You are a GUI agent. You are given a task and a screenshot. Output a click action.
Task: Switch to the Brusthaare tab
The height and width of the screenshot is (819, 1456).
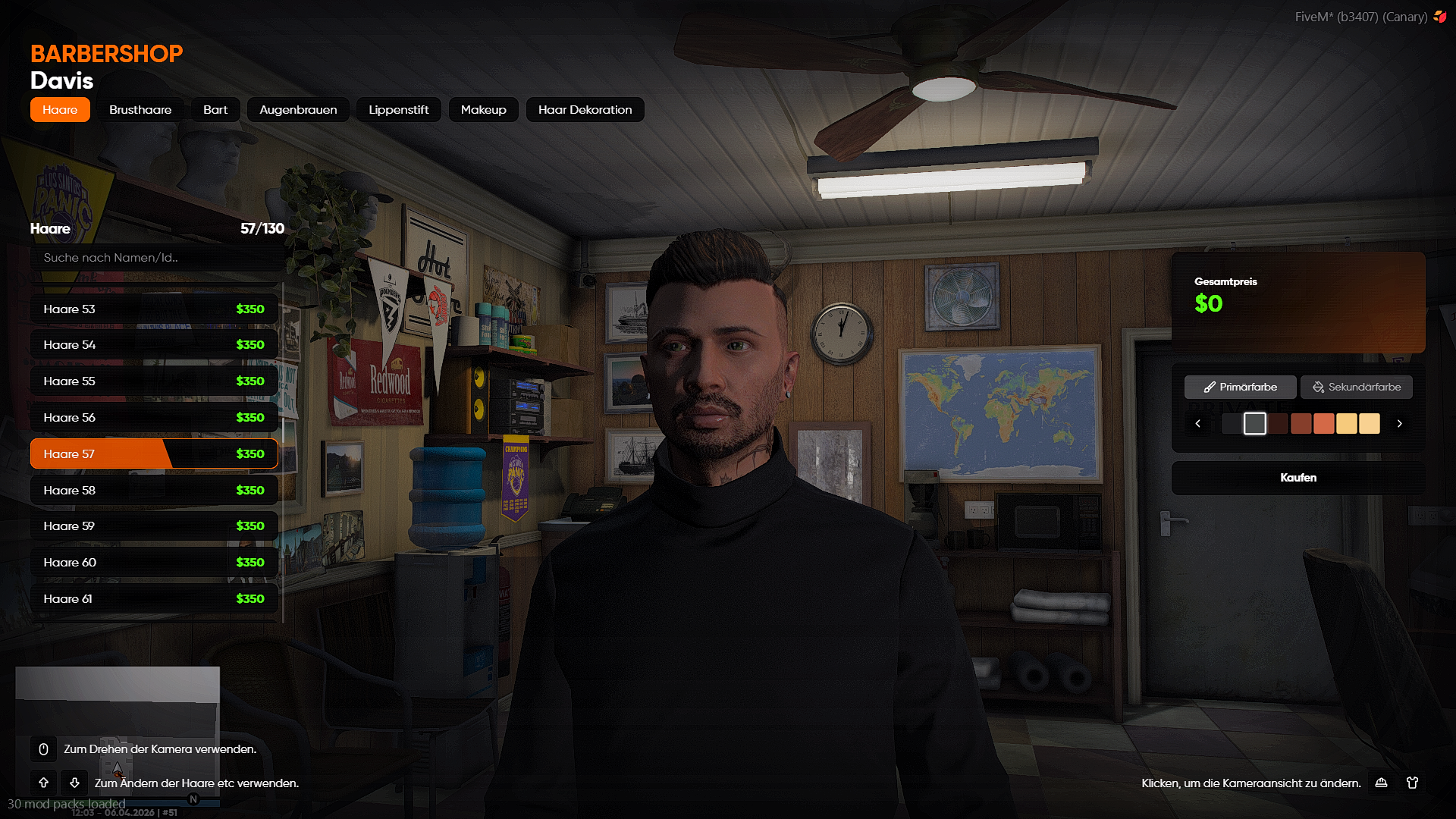(x=140, y=110)
